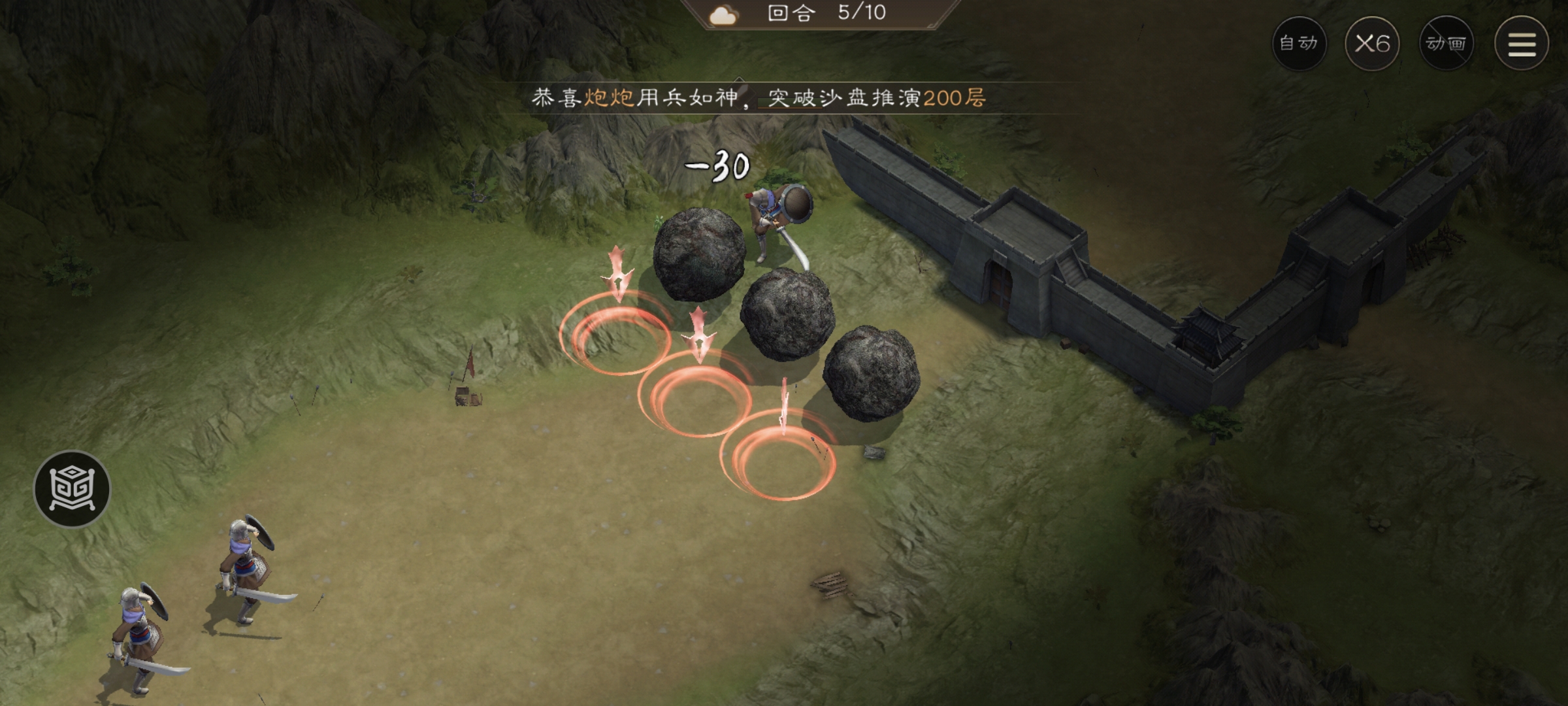Expand the announcement banner about 200层
Image resolution: width=1568 pixels, height=706 pixels.
758,98
